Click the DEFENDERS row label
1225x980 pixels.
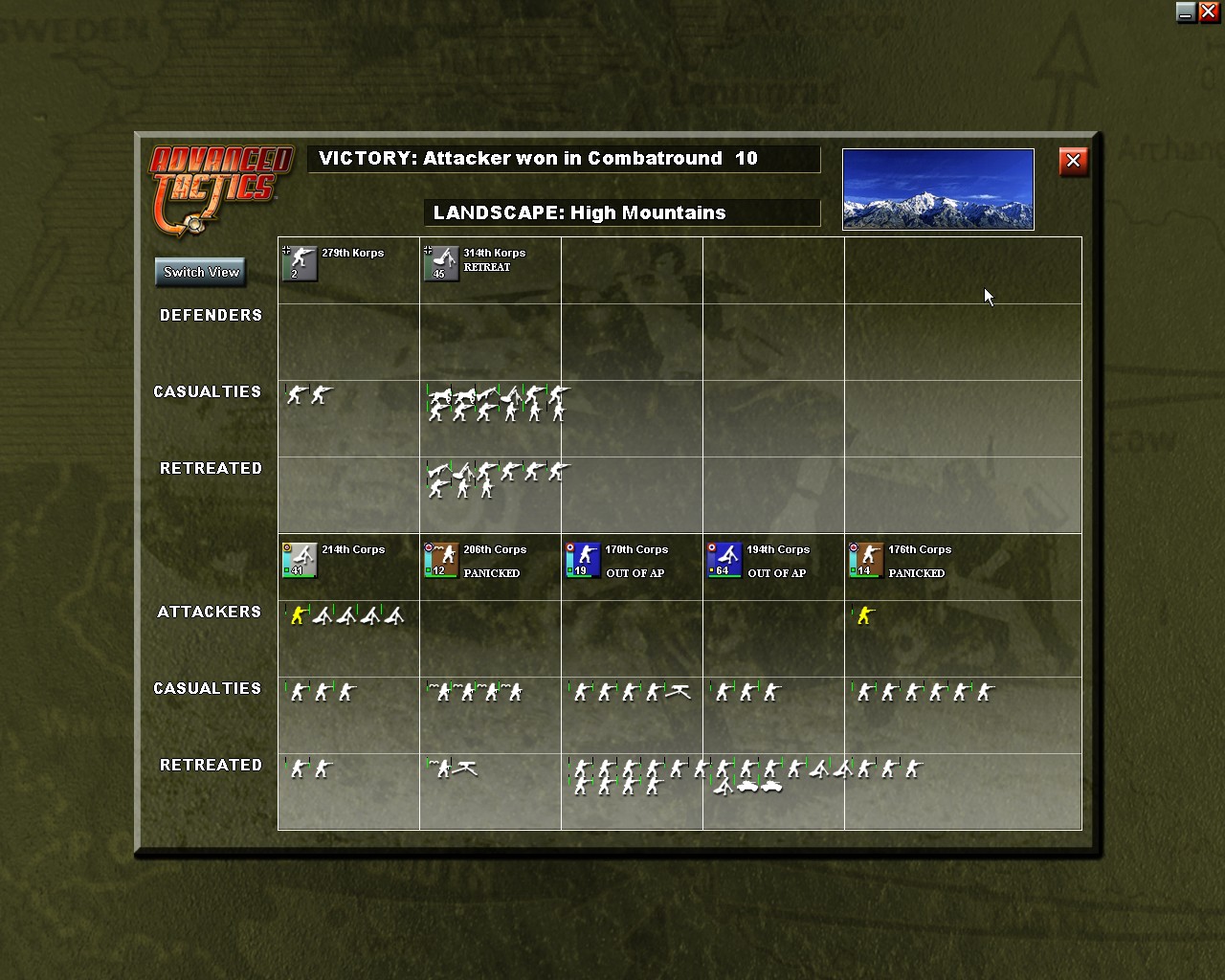(x=211, y=315)
